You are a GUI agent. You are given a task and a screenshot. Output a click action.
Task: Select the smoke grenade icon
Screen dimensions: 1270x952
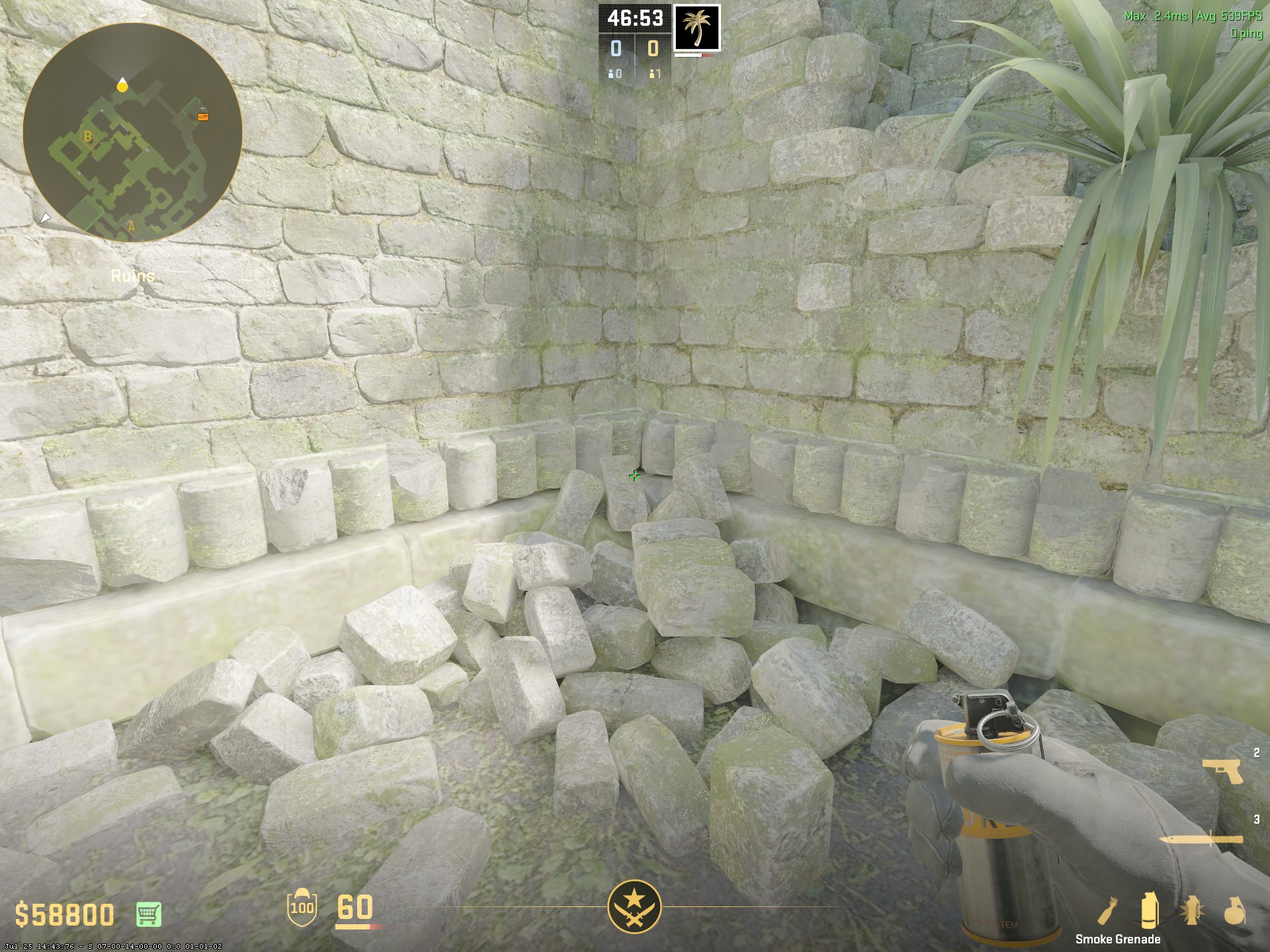(x=1150, y=910)
